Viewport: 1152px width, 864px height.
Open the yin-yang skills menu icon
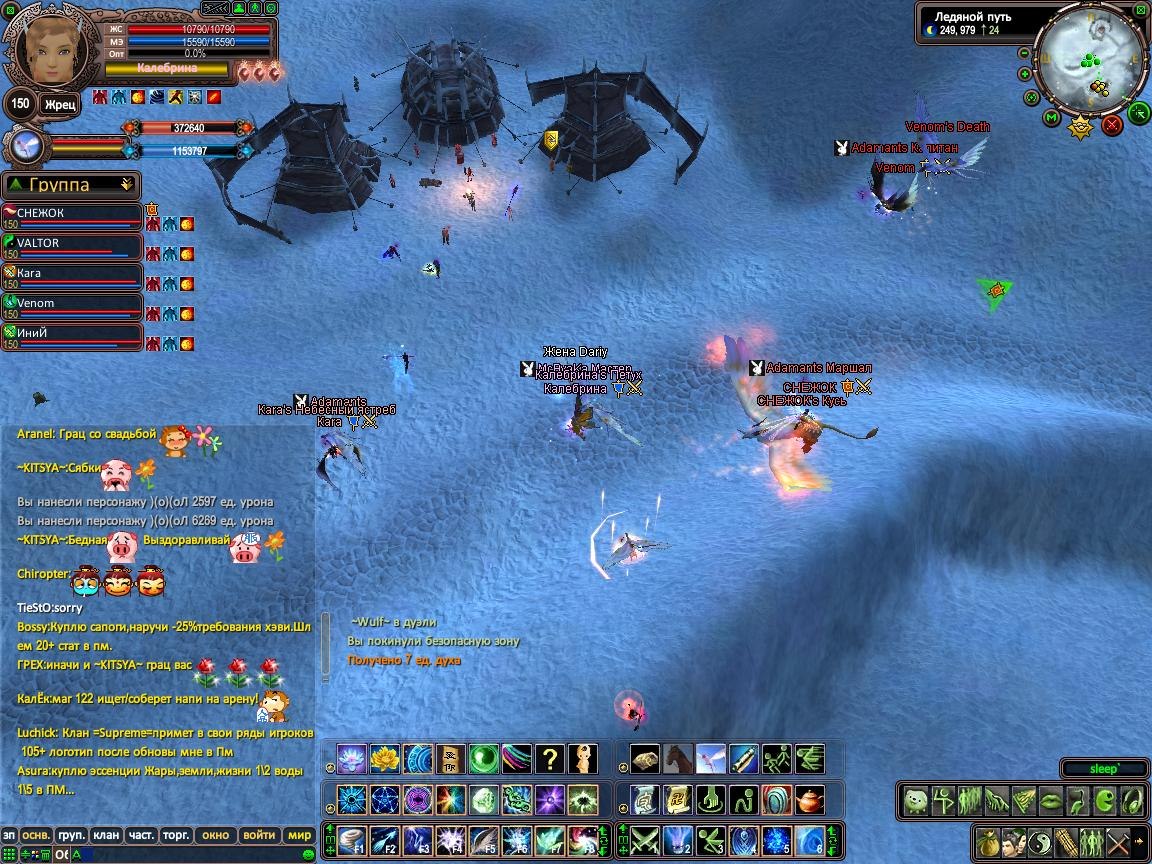point(1040,841)
